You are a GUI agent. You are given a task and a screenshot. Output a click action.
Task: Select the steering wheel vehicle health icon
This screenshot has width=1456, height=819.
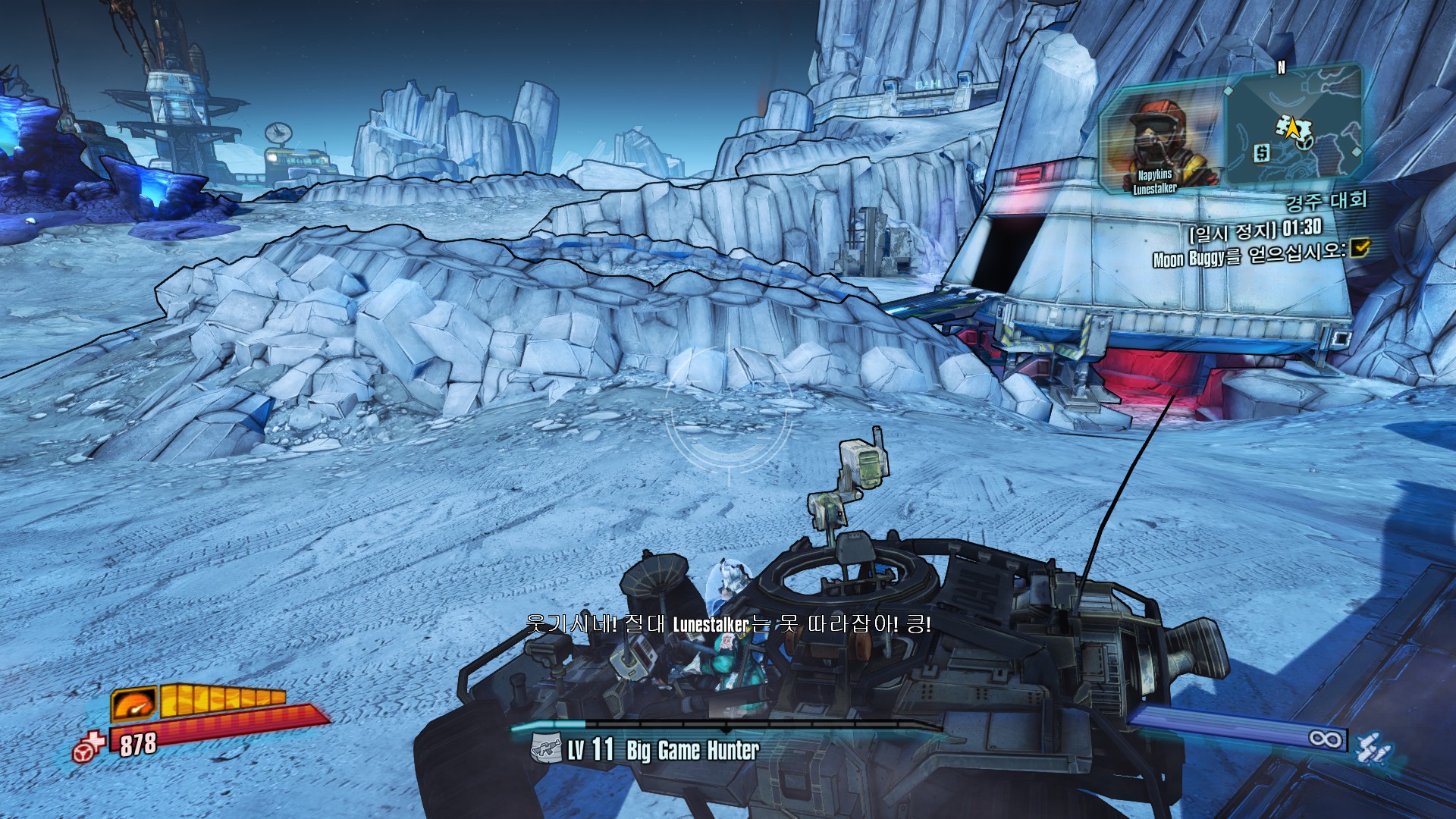89,747
